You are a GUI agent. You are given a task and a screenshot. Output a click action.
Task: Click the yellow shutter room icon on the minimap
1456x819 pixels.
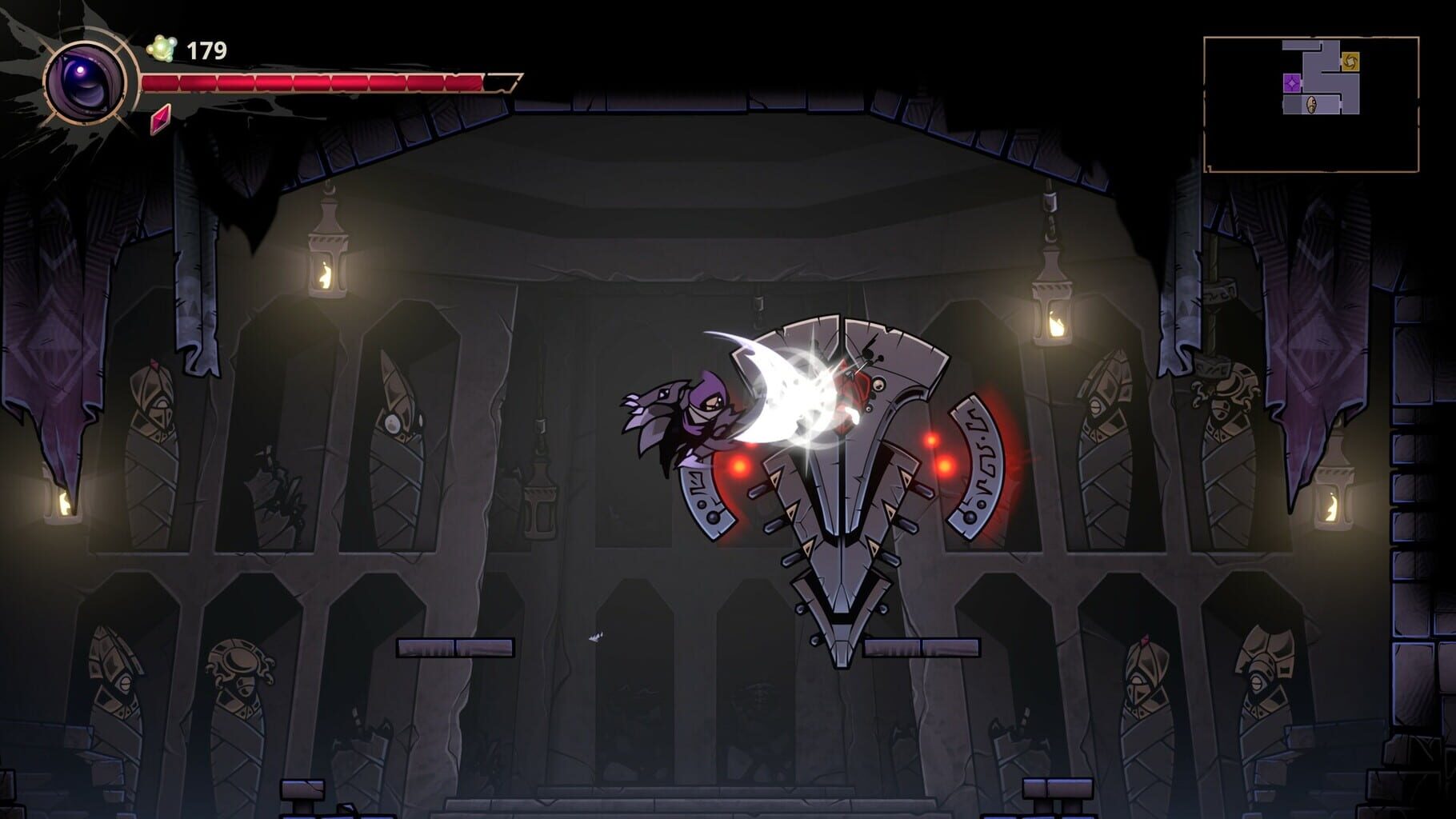(x=1350, y=62)
